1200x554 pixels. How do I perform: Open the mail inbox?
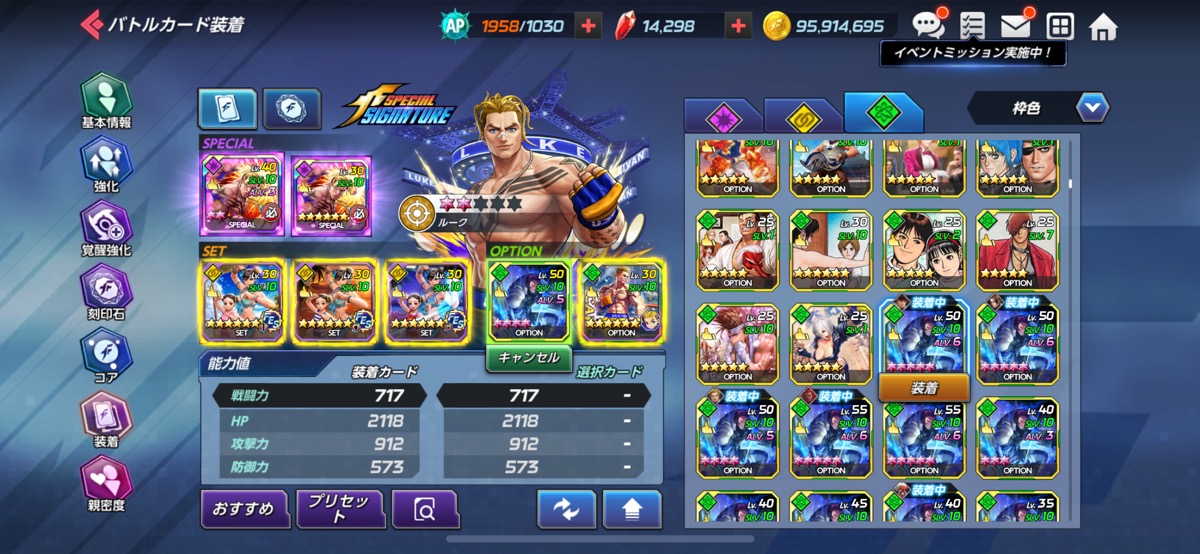click(1016, 26)
